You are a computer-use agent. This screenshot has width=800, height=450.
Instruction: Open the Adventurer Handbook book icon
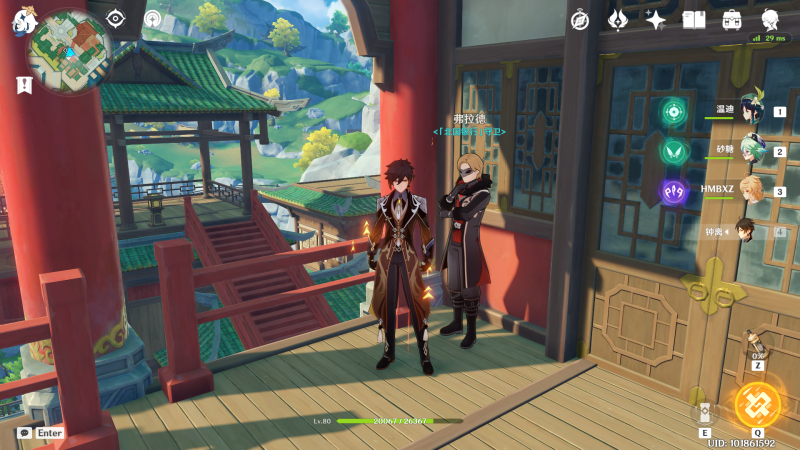694,19
